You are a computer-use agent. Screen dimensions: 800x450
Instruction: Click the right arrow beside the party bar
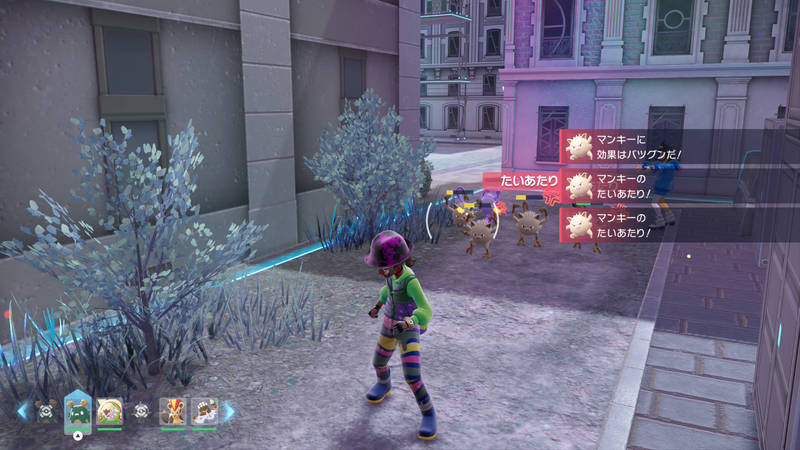click(229, 411)
